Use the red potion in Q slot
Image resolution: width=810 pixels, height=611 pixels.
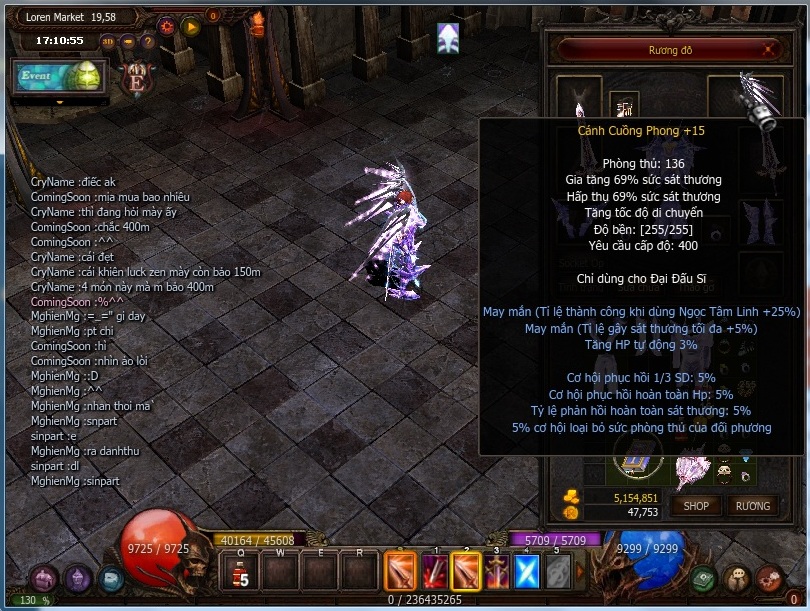tap(240, 573)
